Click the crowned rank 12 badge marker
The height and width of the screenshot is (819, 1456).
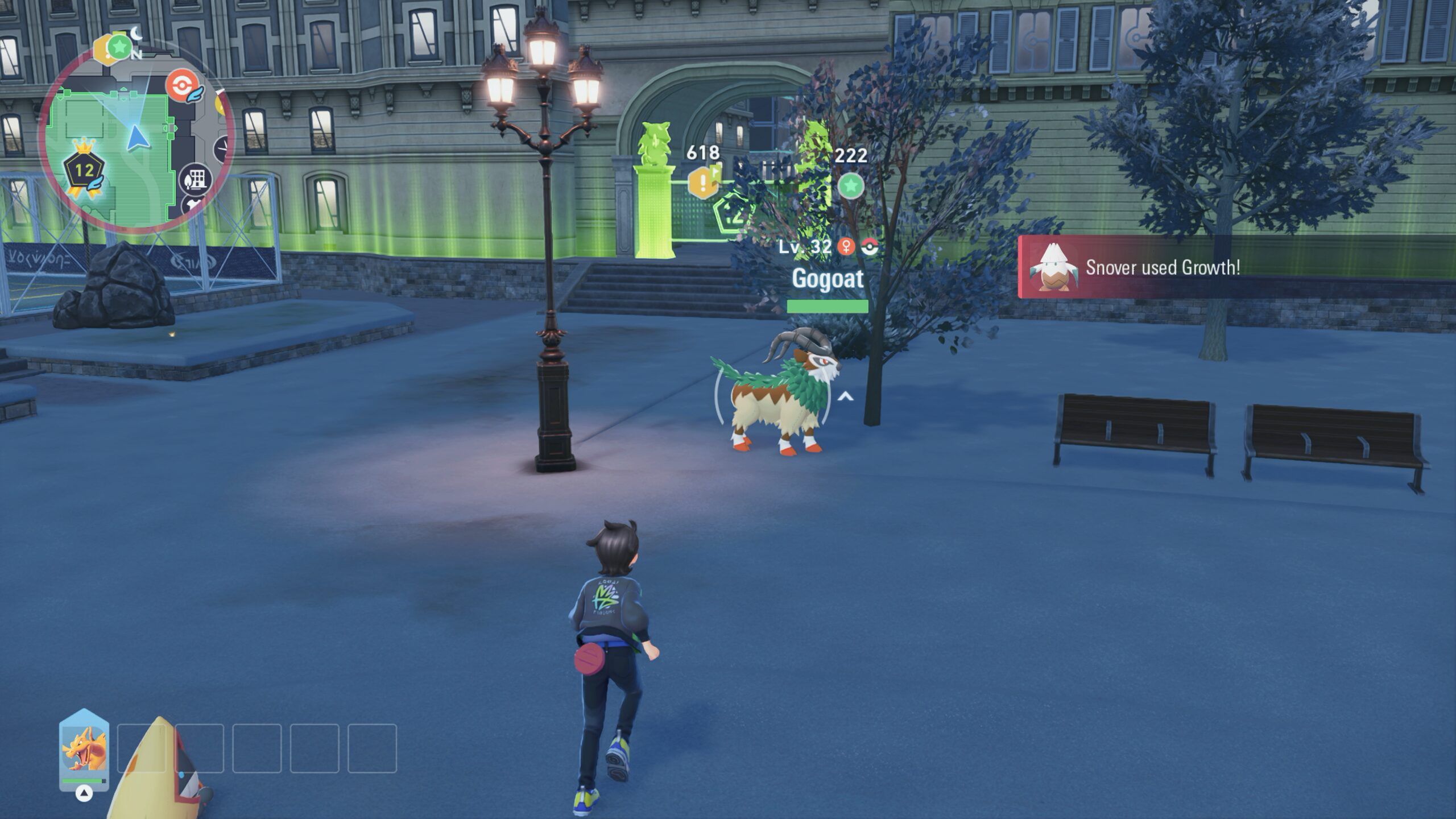pyautogui.click(x=84, y=170)
